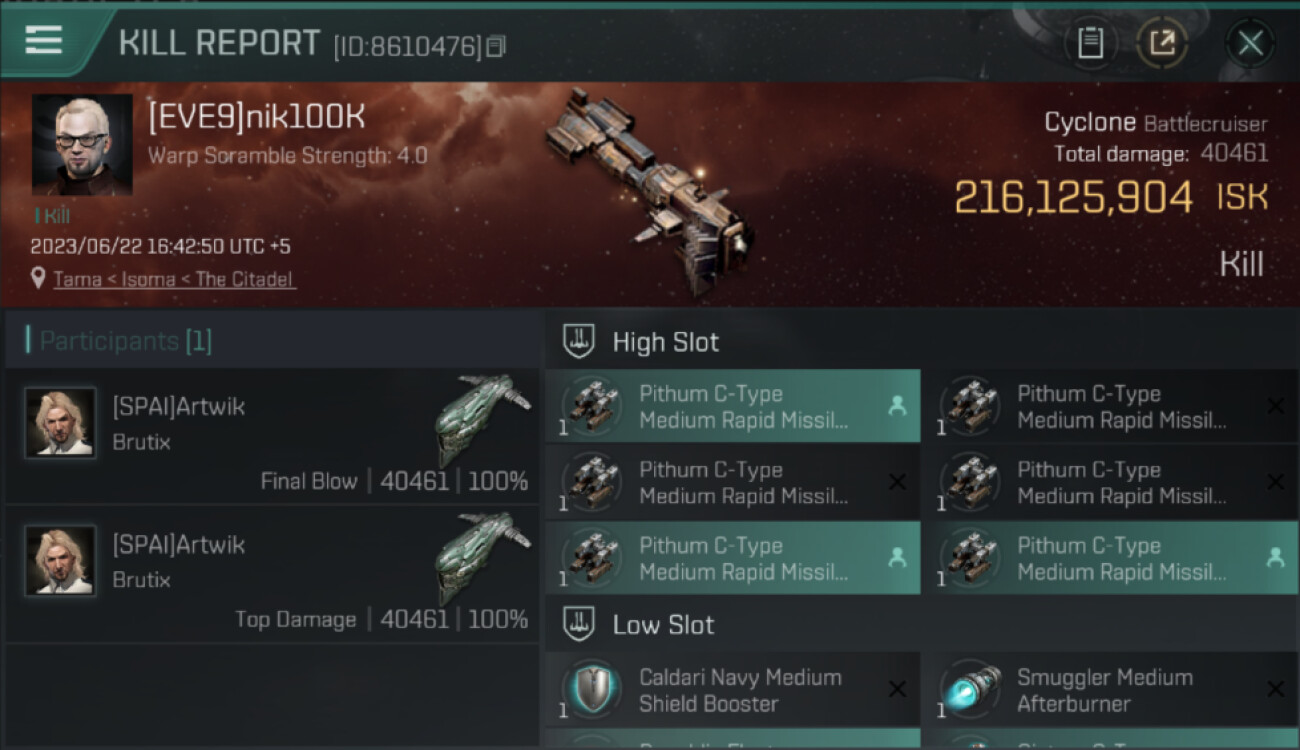Image resolution: width=1300 pixels, height=750 pixels.
Task: Select the Top Damage participant row
Action: click(x=272, y=574)
